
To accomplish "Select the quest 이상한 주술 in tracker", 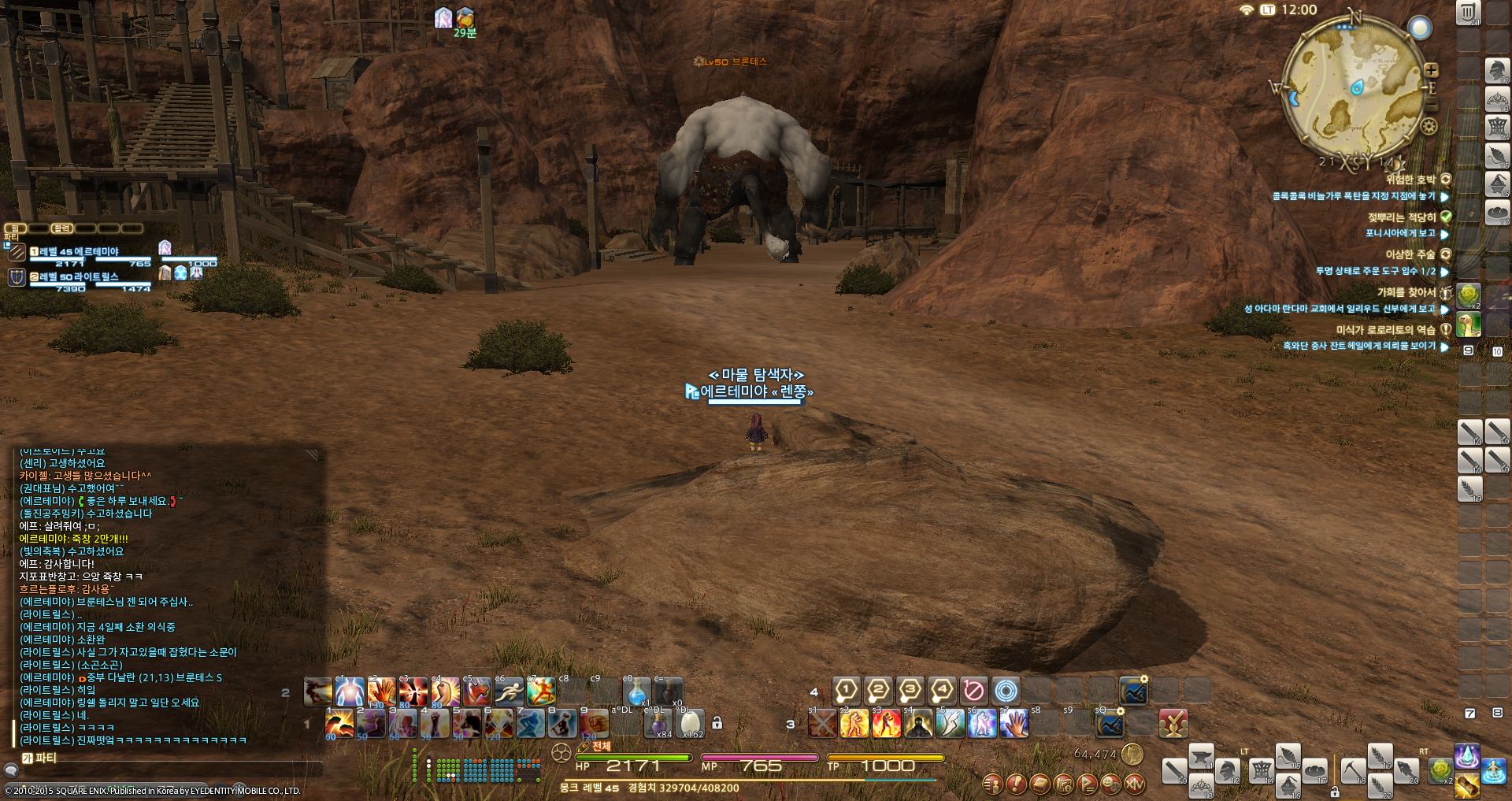I will pos(1410,254).
